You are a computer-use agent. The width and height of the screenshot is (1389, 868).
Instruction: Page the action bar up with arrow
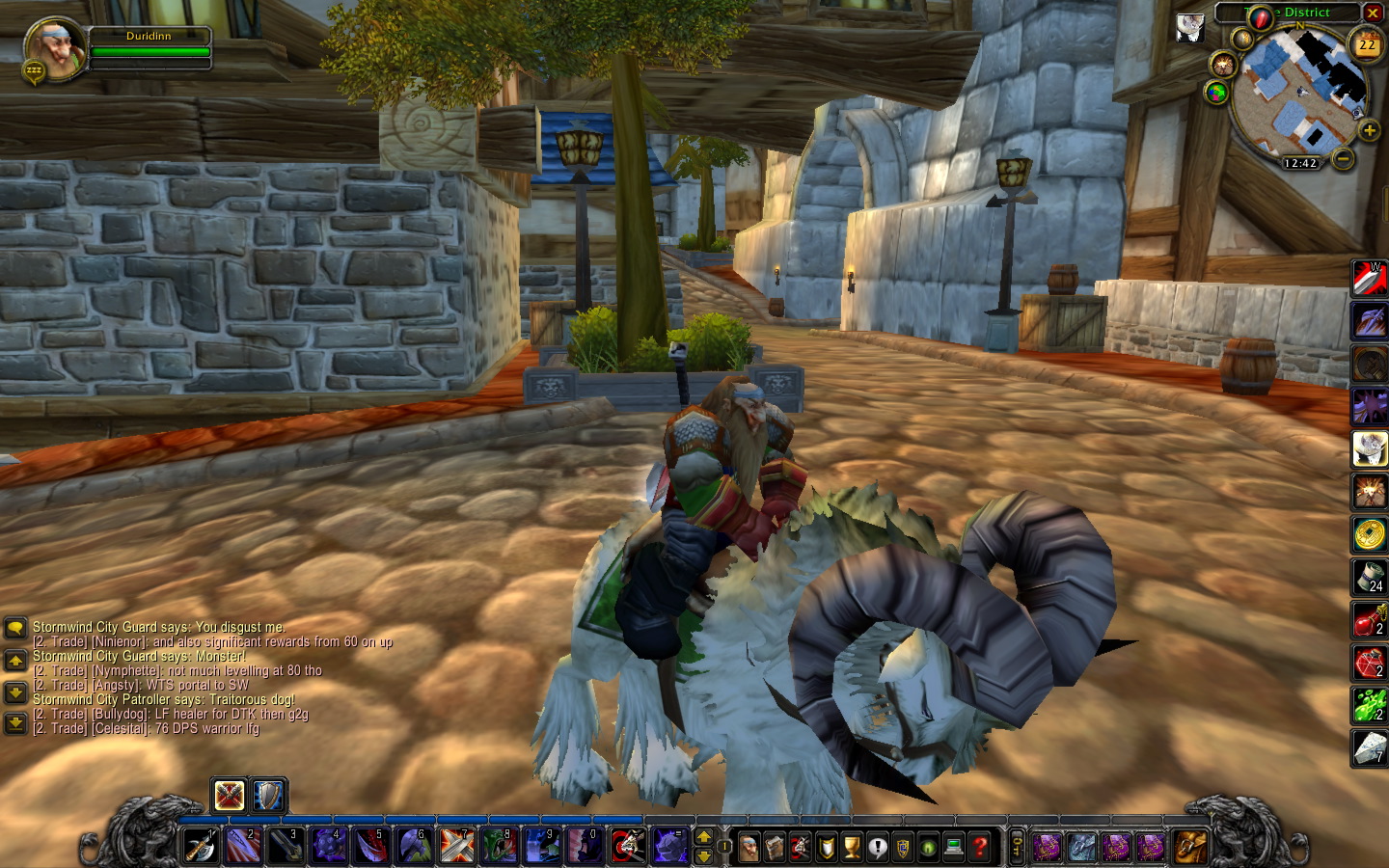point(704,837)
